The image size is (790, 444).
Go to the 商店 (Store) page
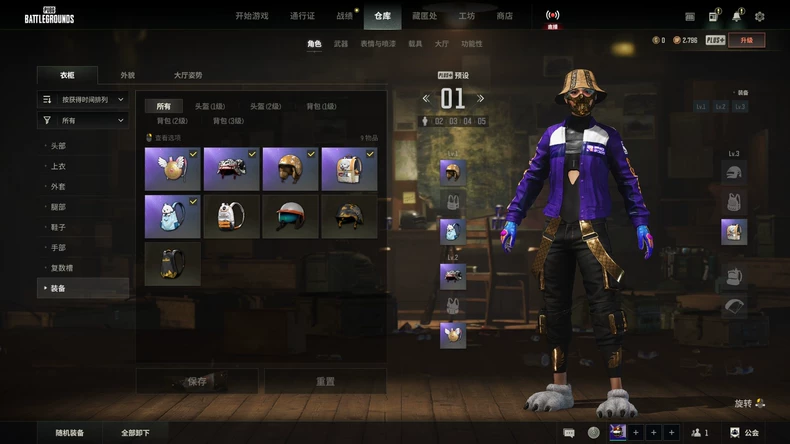pyautogui.click(x=504, y=16)
